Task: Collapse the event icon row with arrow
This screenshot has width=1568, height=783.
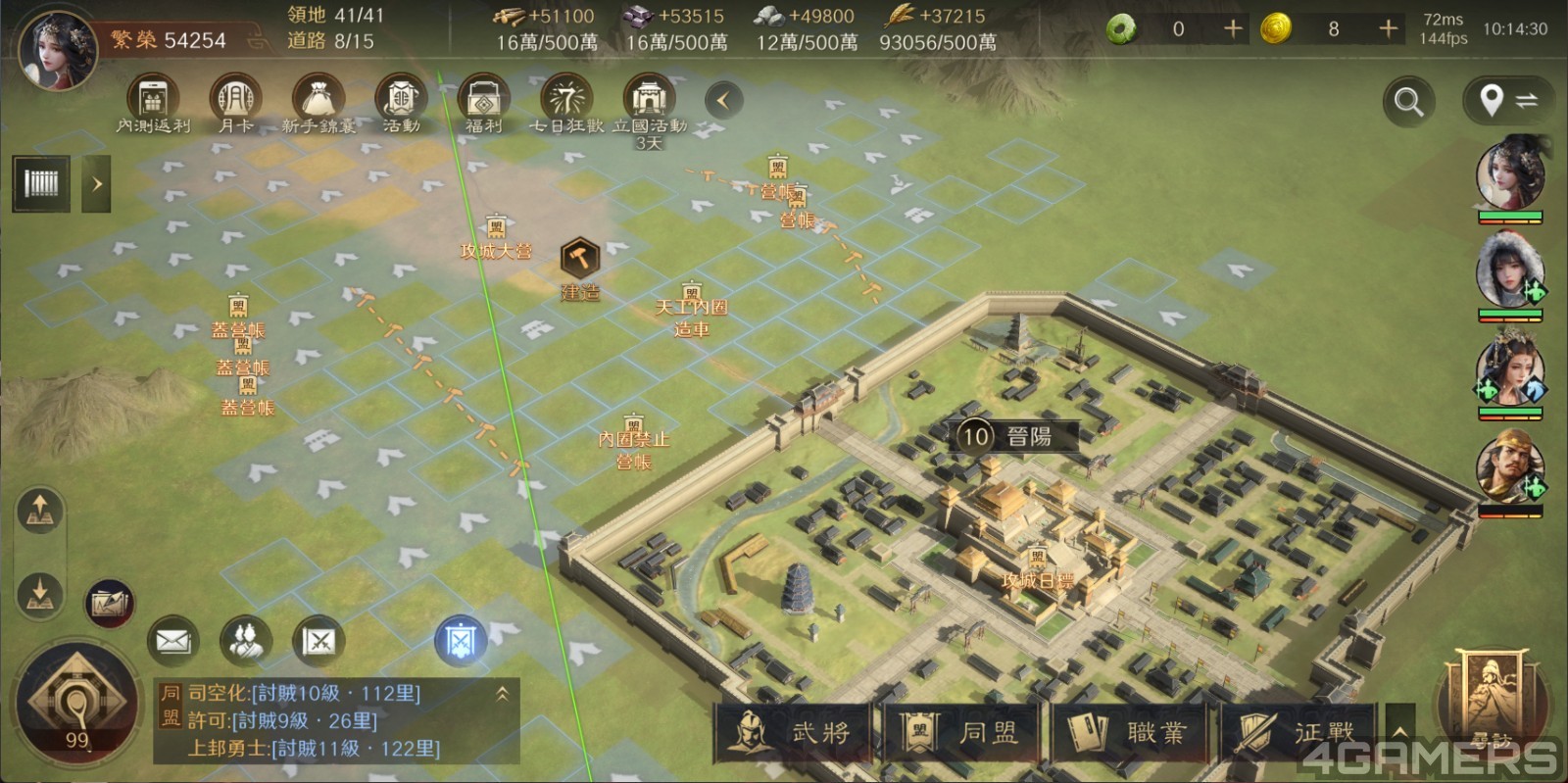Action: point(723,100)
